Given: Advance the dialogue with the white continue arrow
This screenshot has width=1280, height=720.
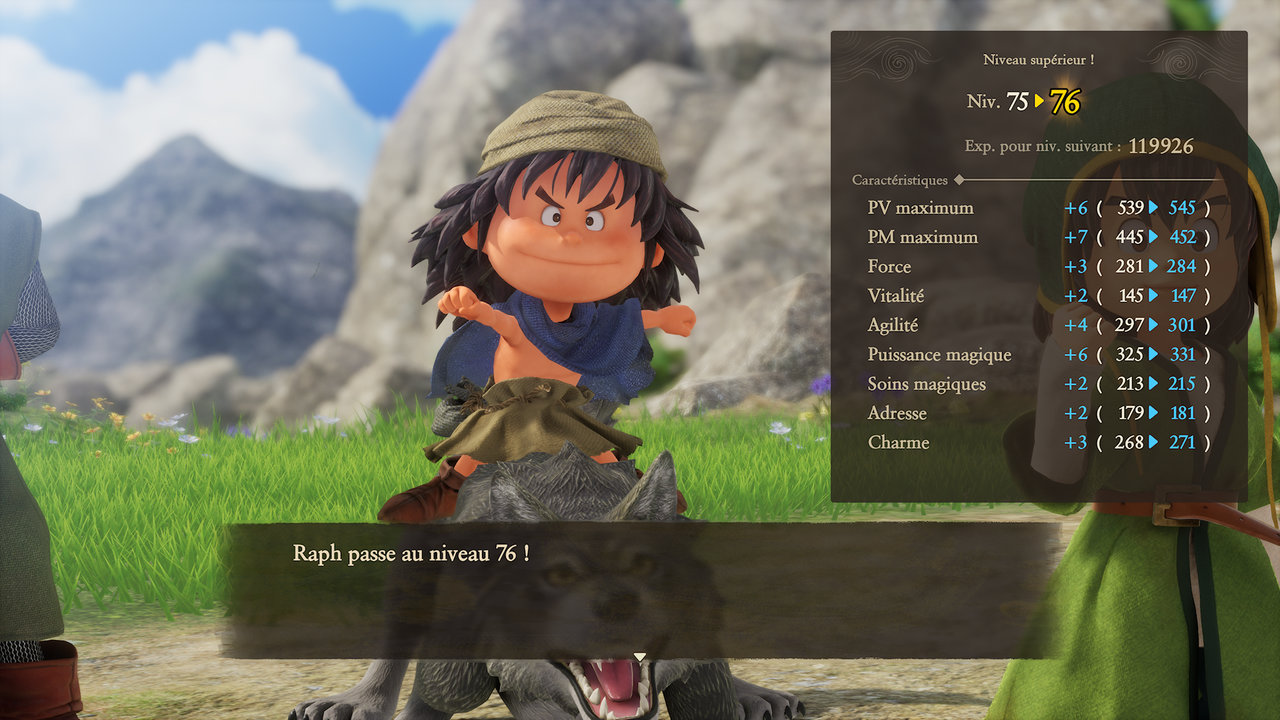Looking at the screenshot, I should point(640,656).
